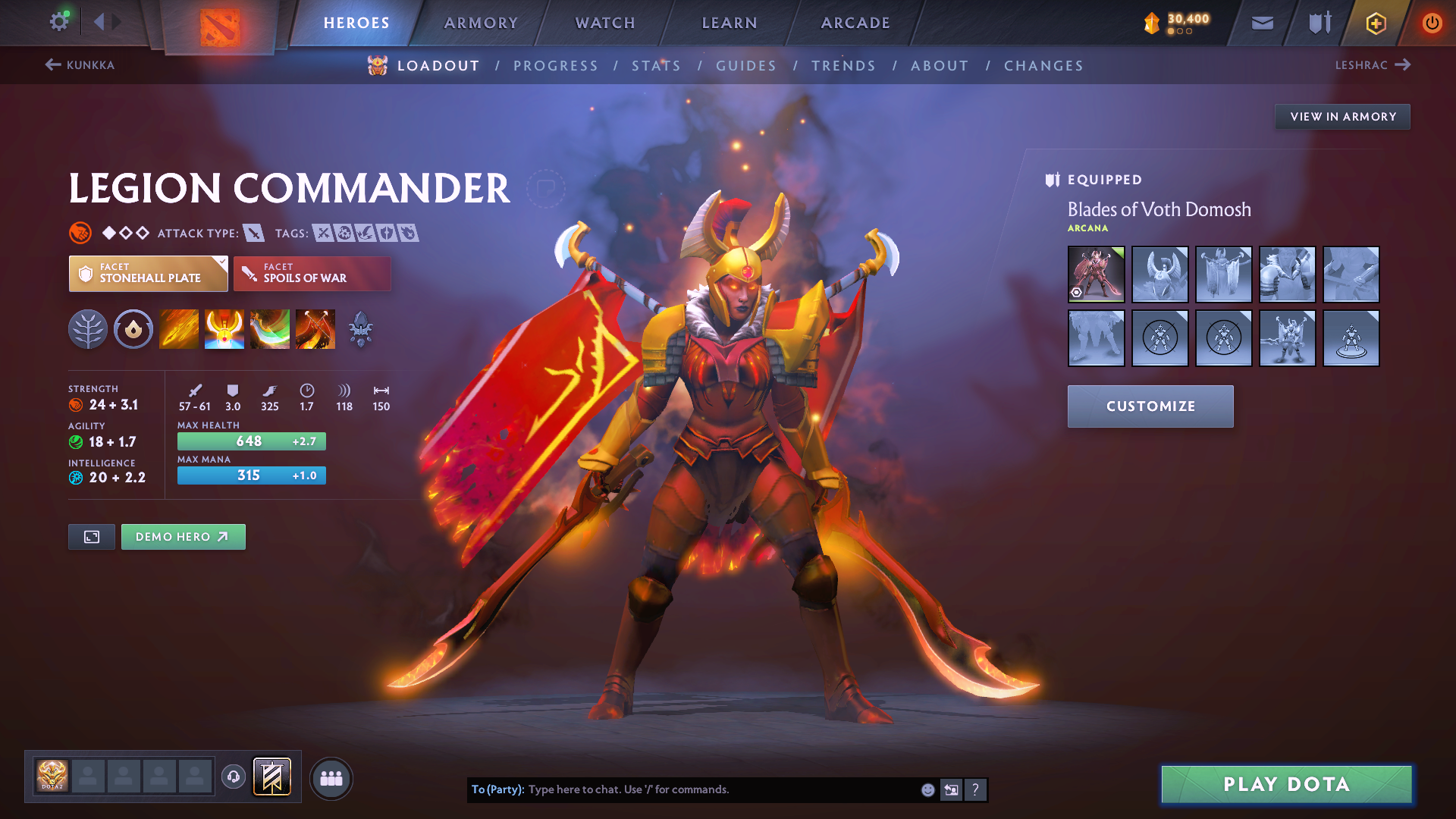Open the settings gear menu
Viewport: 1456px width, 819px height.
pos(58,22)
